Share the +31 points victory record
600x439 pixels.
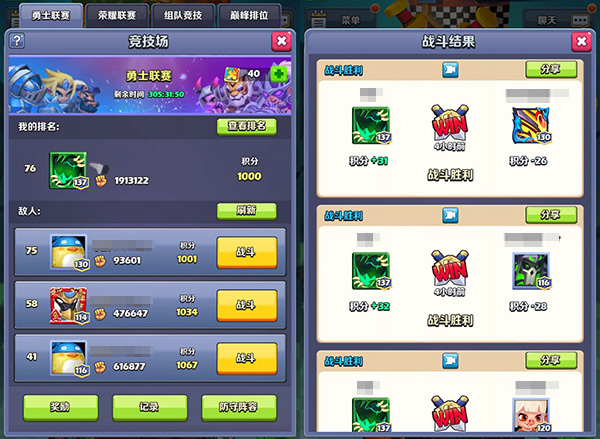click(550, 69)
